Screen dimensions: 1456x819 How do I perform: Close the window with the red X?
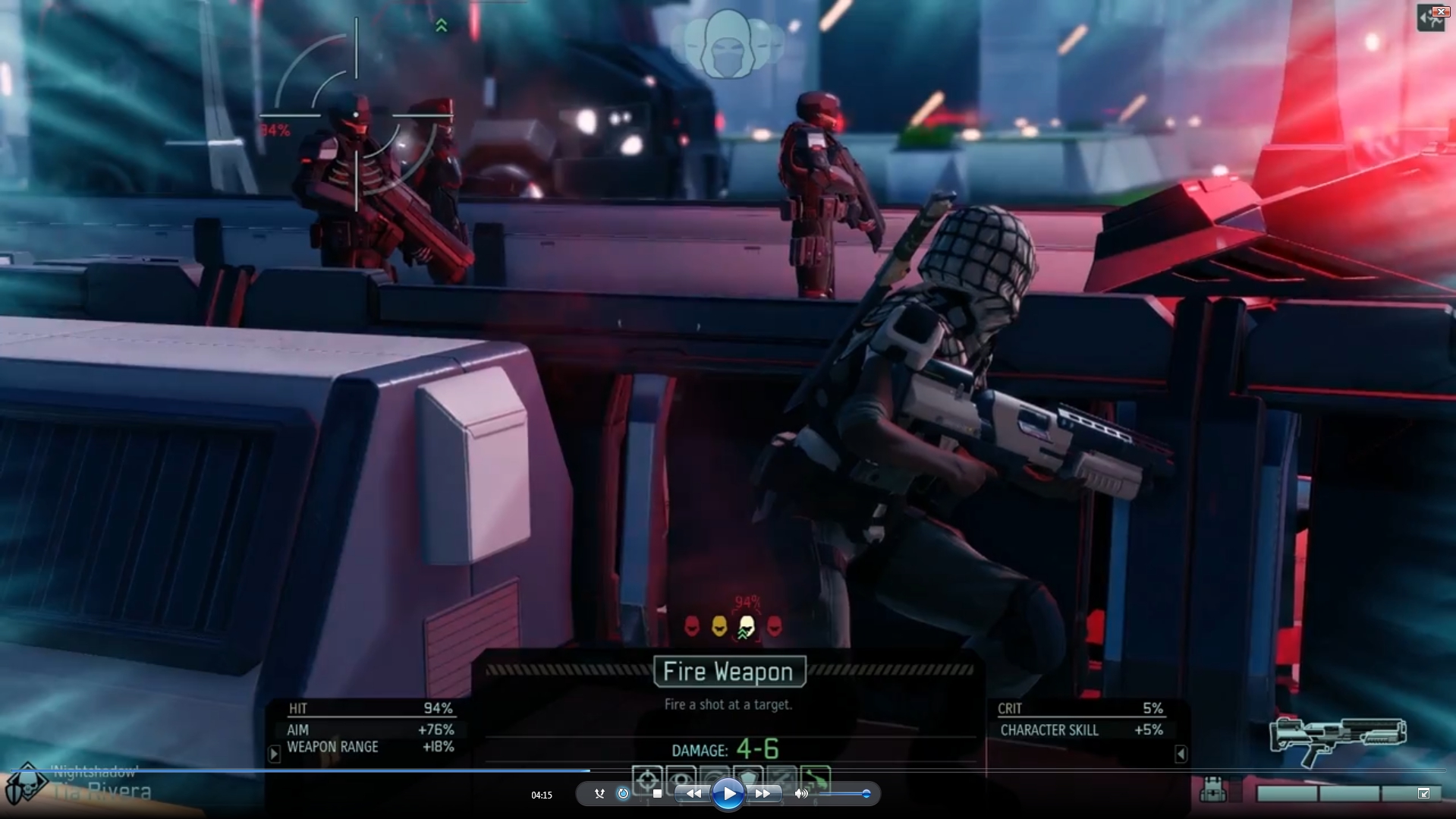click(1440, 11)
